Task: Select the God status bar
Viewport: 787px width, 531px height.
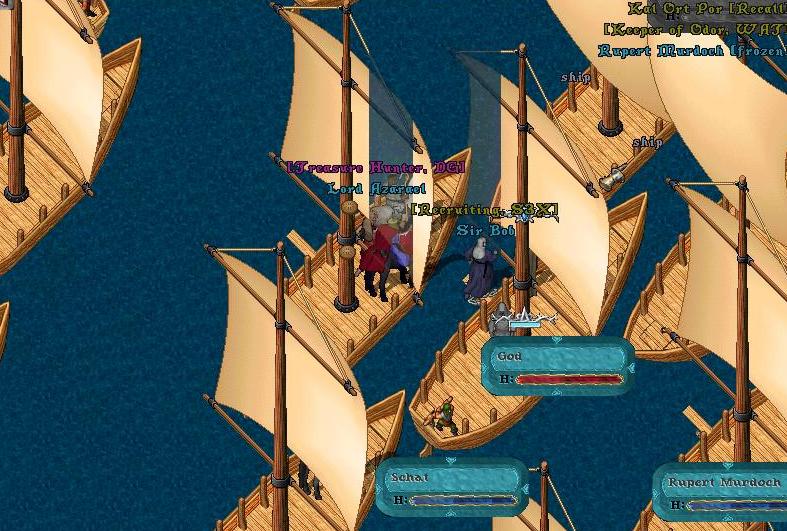Action: click(x=558, y=366)
